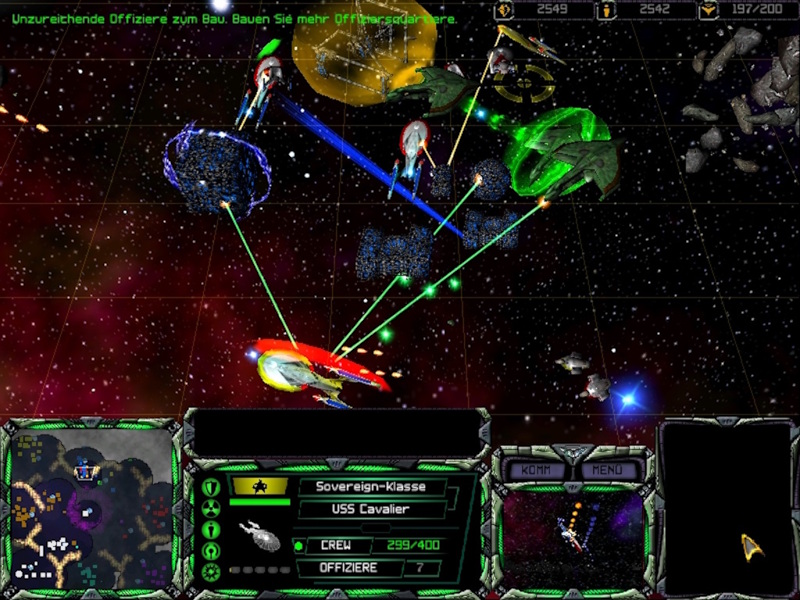Viewport: 800px width, 600px height.
Task: Open the KOMM communications button
Action: [535, 469]
